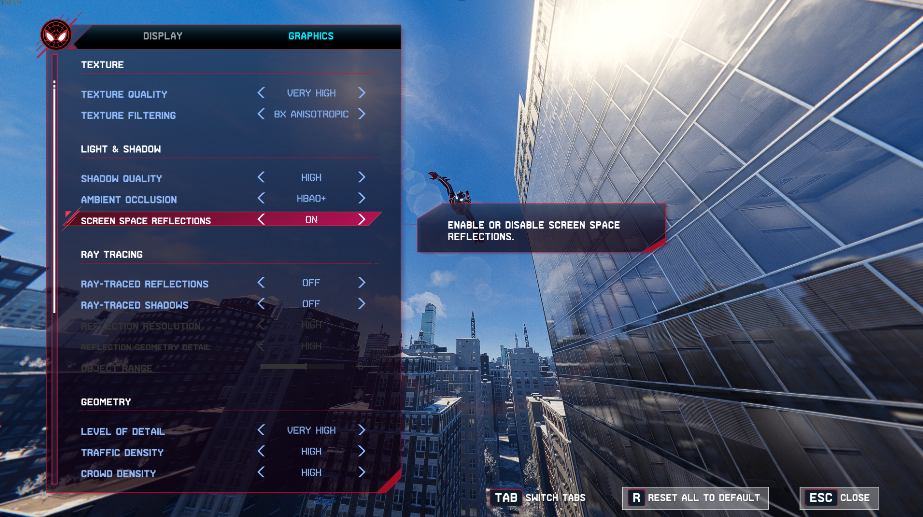
Task: Click left arrow on Screen Space Reflections
Action: [261, 219]
